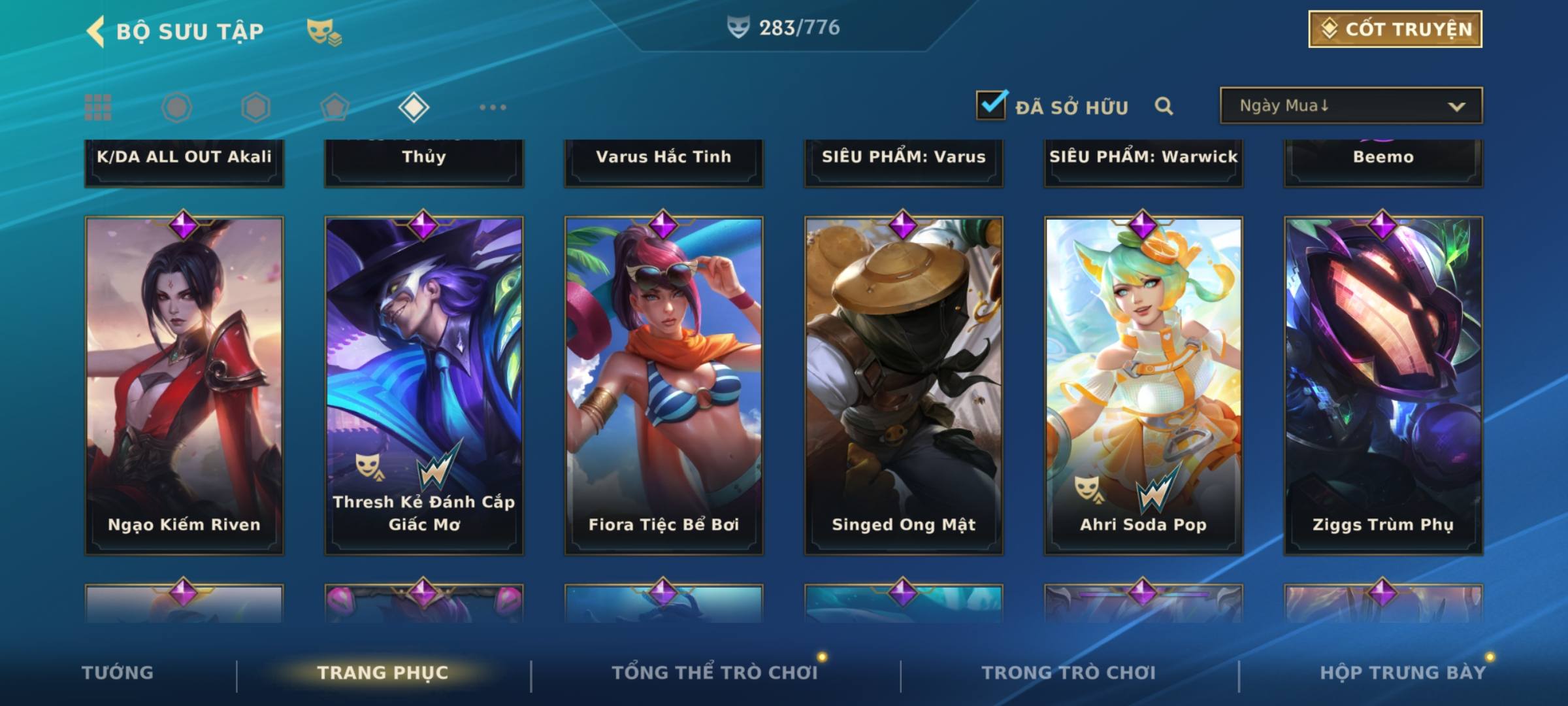Screen dimensions: 1568x706
Task: Click the gold mask and coins icon
Action: click(324, 32)
